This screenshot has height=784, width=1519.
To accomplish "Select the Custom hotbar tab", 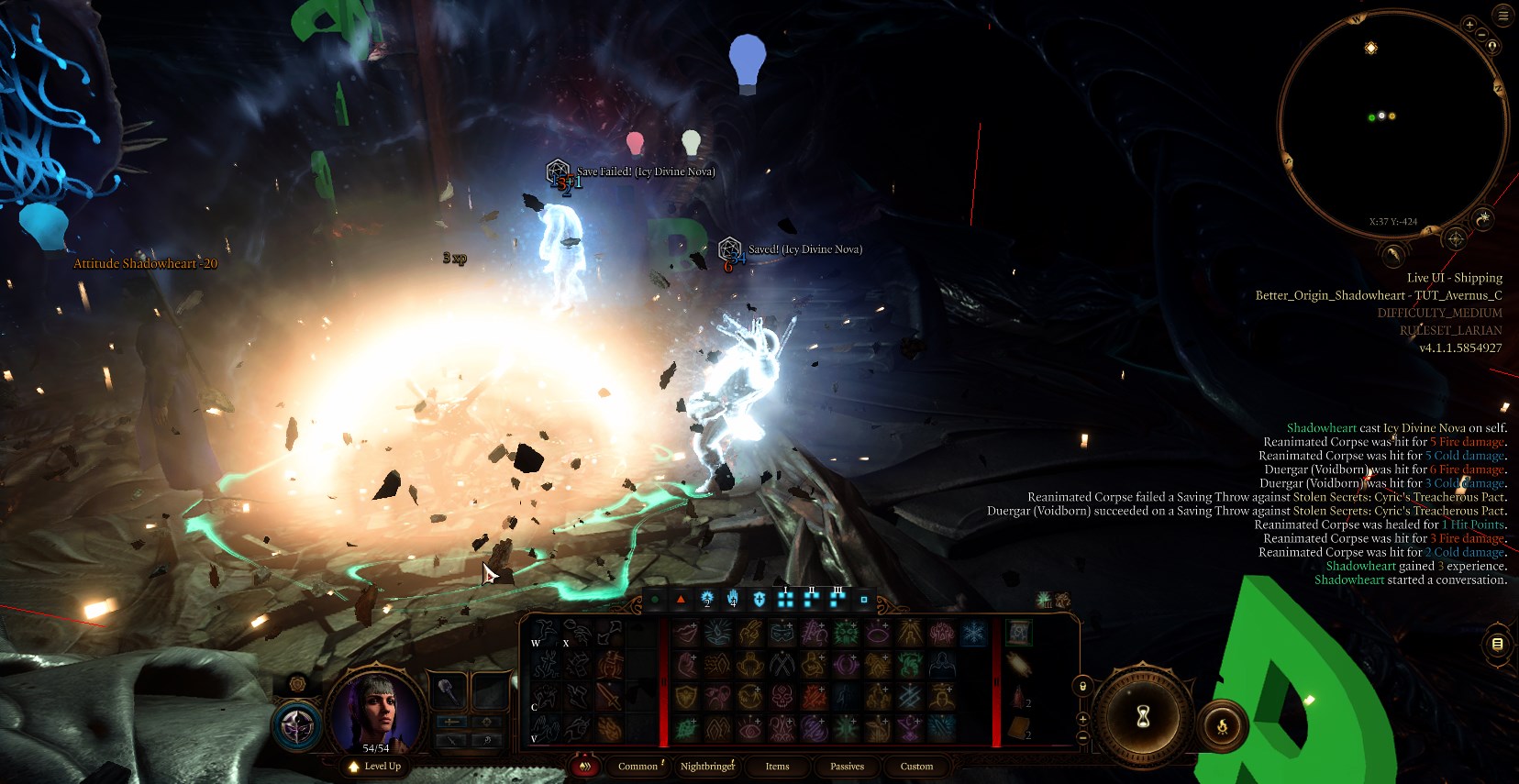I will tap(916, 767).
